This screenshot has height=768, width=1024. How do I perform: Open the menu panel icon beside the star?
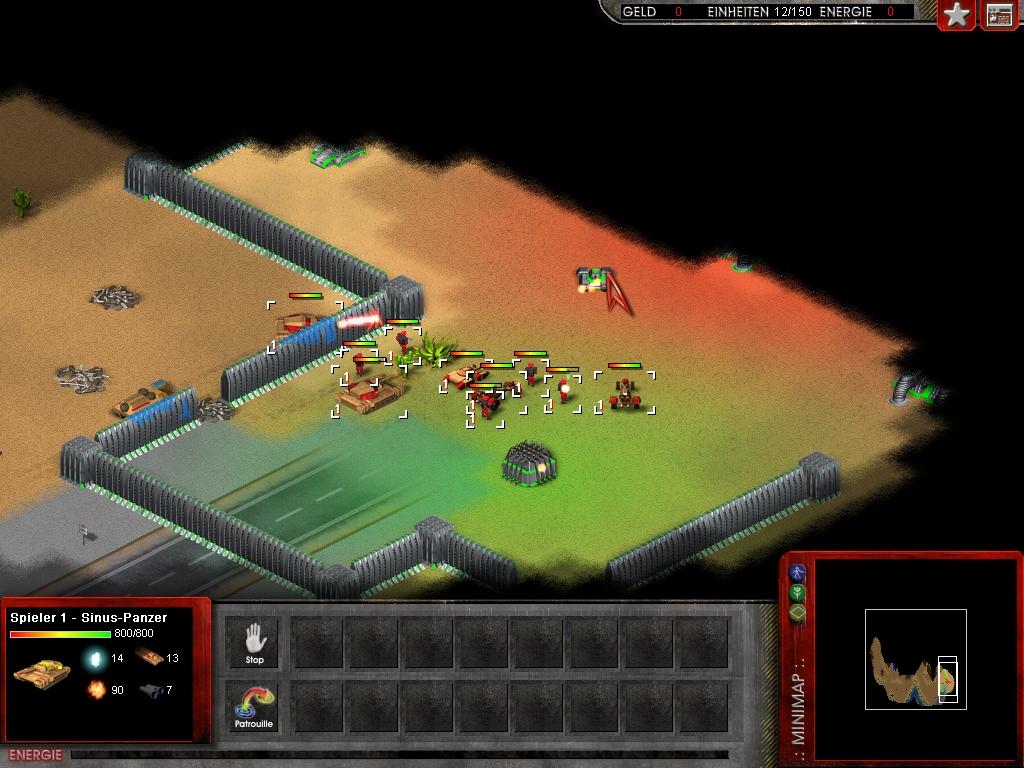(x=999, y=15)
